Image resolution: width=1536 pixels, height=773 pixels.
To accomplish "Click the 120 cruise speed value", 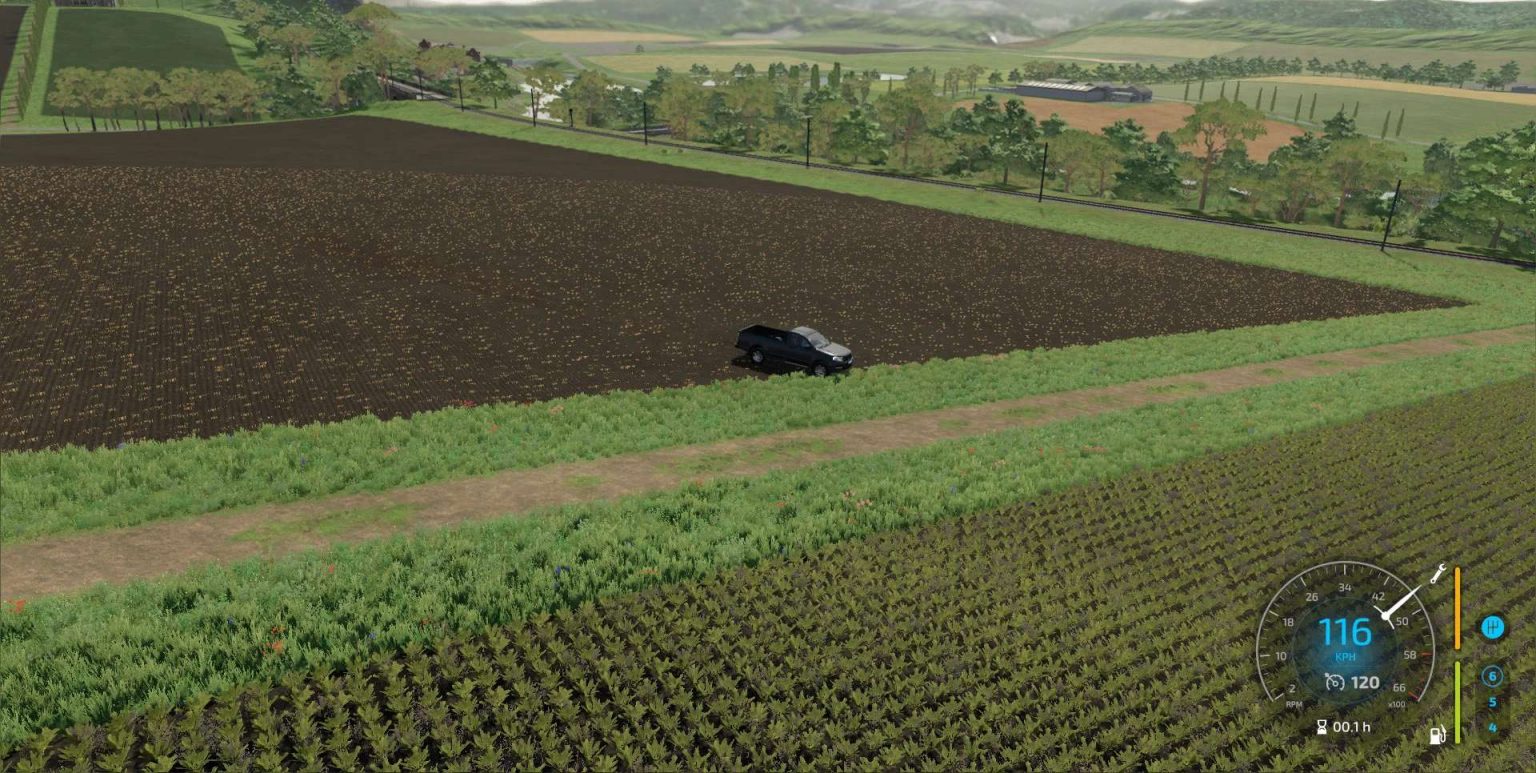I will (1364, 681).
